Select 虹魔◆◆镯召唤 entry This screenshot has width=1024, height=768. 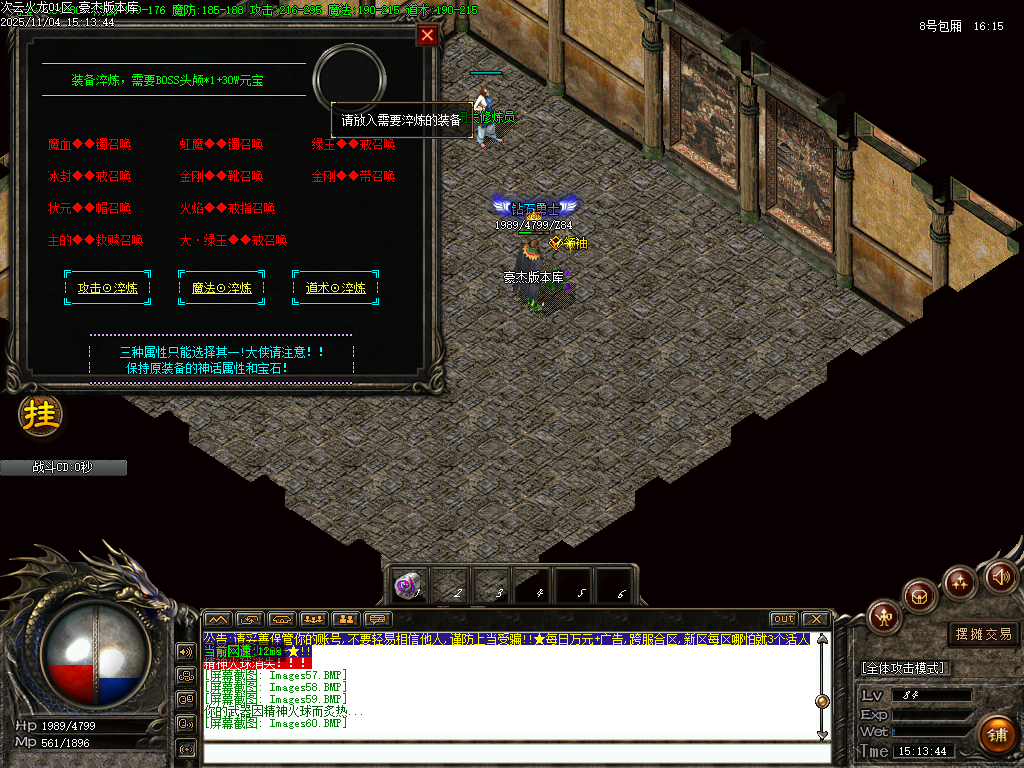[x=221, y=144]
